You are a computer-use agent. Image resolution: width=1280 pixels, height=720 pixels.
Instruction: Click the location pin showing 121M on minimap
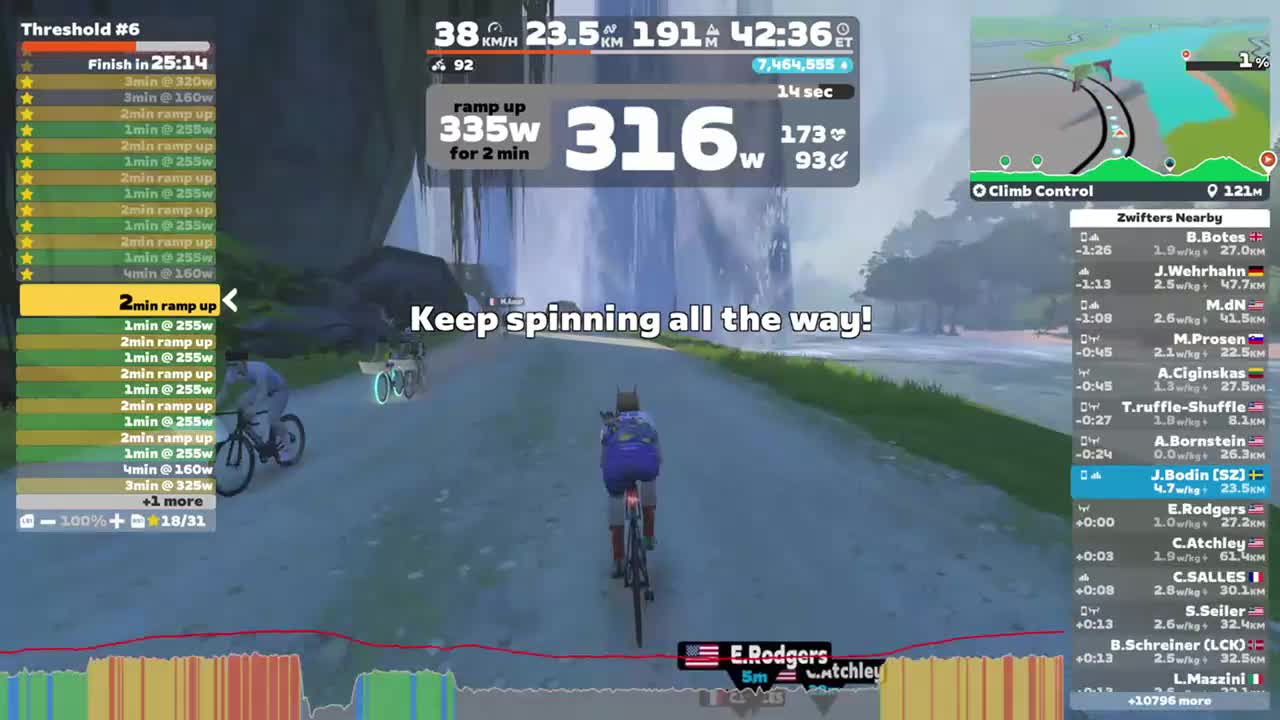[1213, 190]
